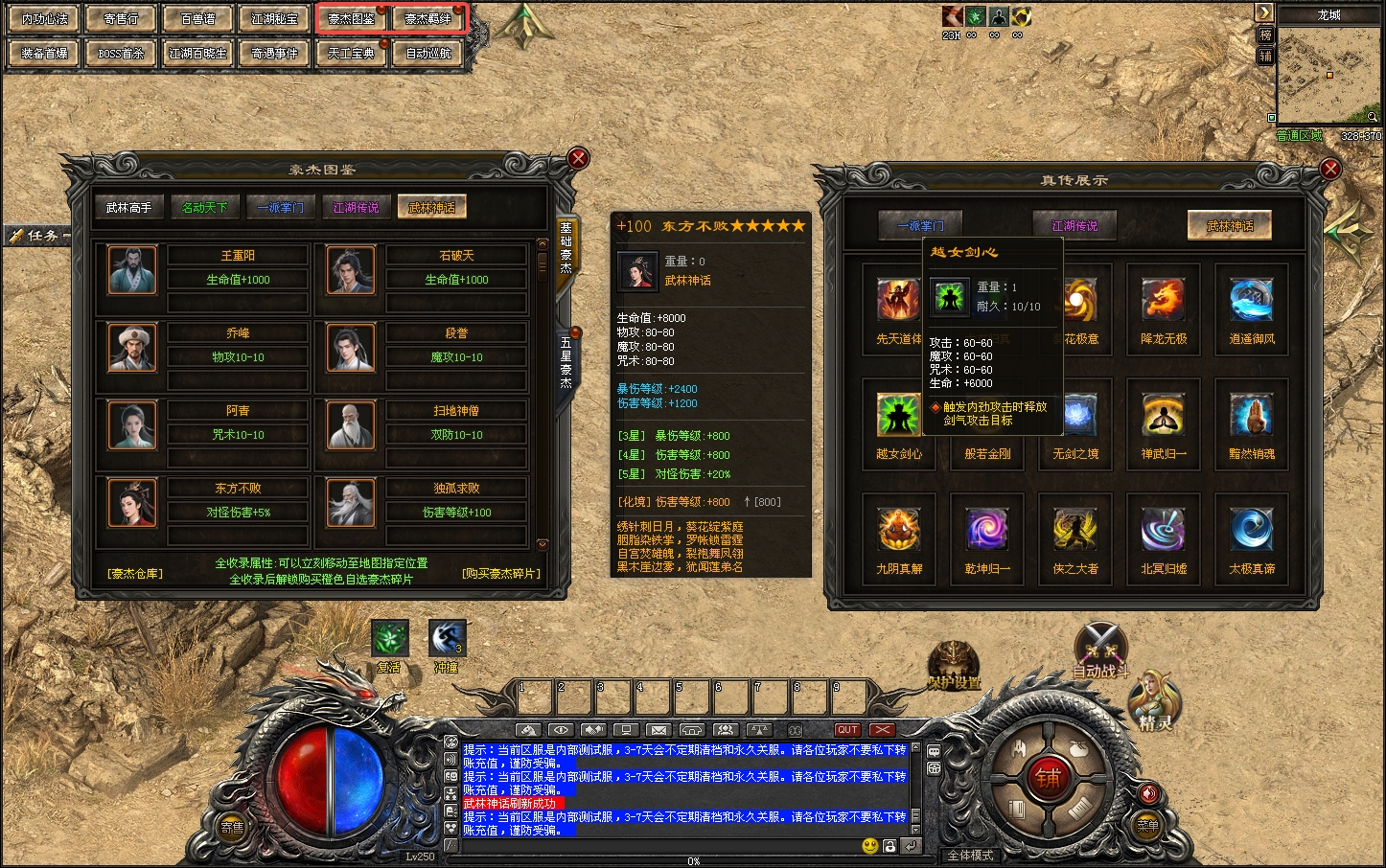1386x868 pixels.
Task: Select the 乔峰 hero portrait
Action: pyautogui.click(x=132, y=347)
